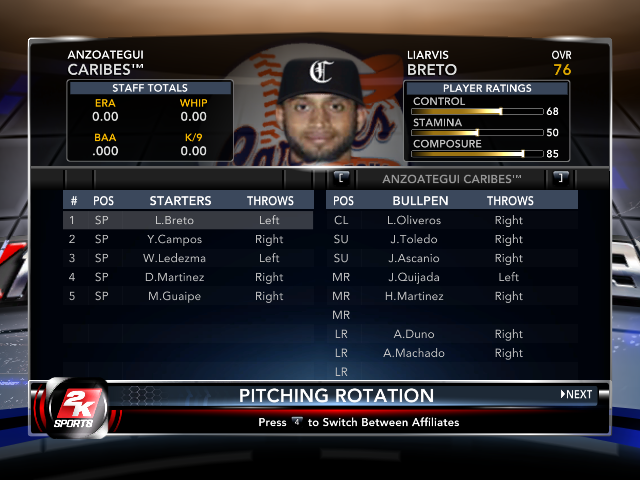This screenshot has width=640, height=480.
Task: Choose starter Y.Campos in rotation
Action: pos(187,239)
